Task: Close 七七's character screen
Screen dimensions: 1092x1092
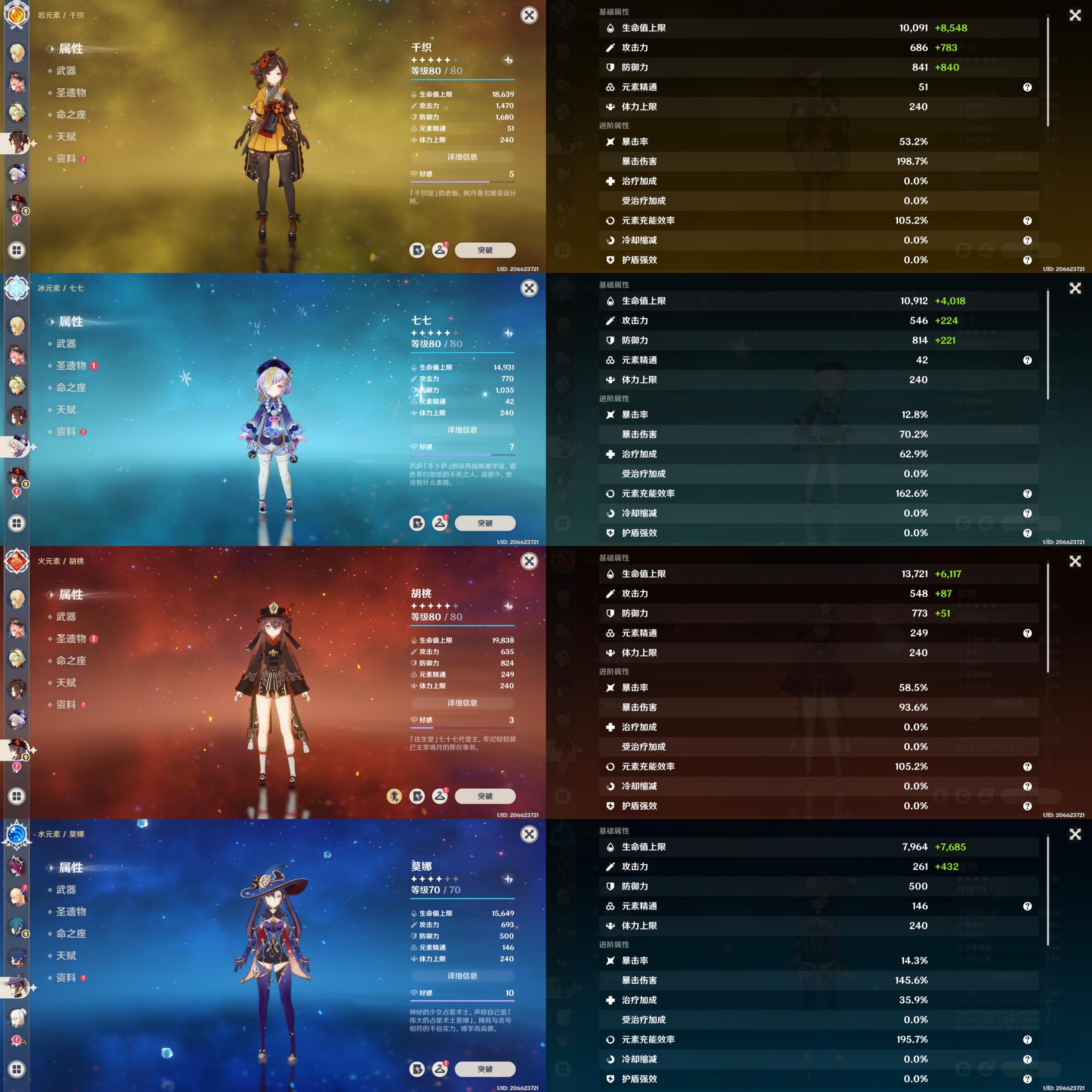Action: 529,288
